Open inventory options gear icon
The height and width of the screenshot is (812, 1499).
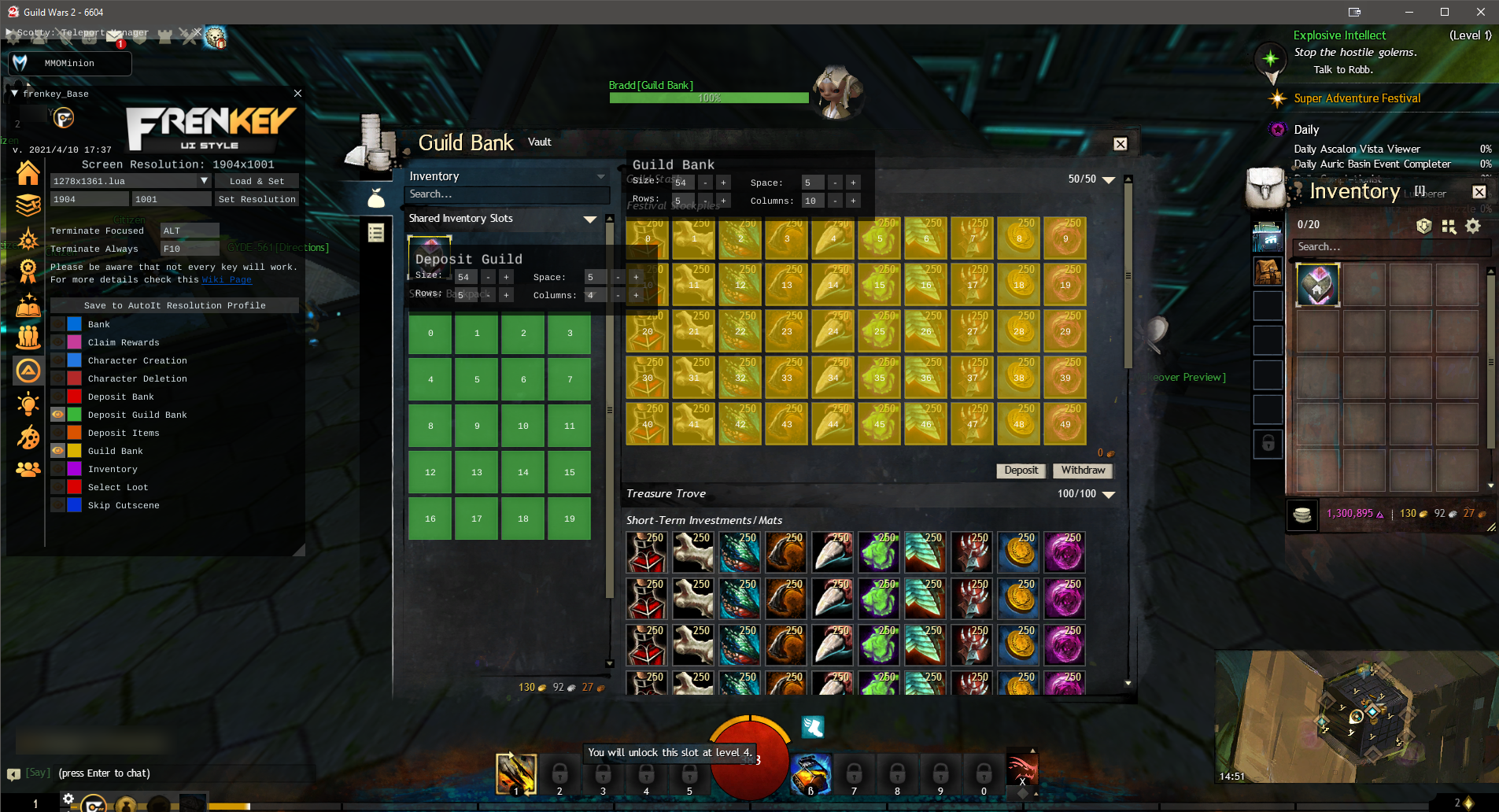(1473, 227)
